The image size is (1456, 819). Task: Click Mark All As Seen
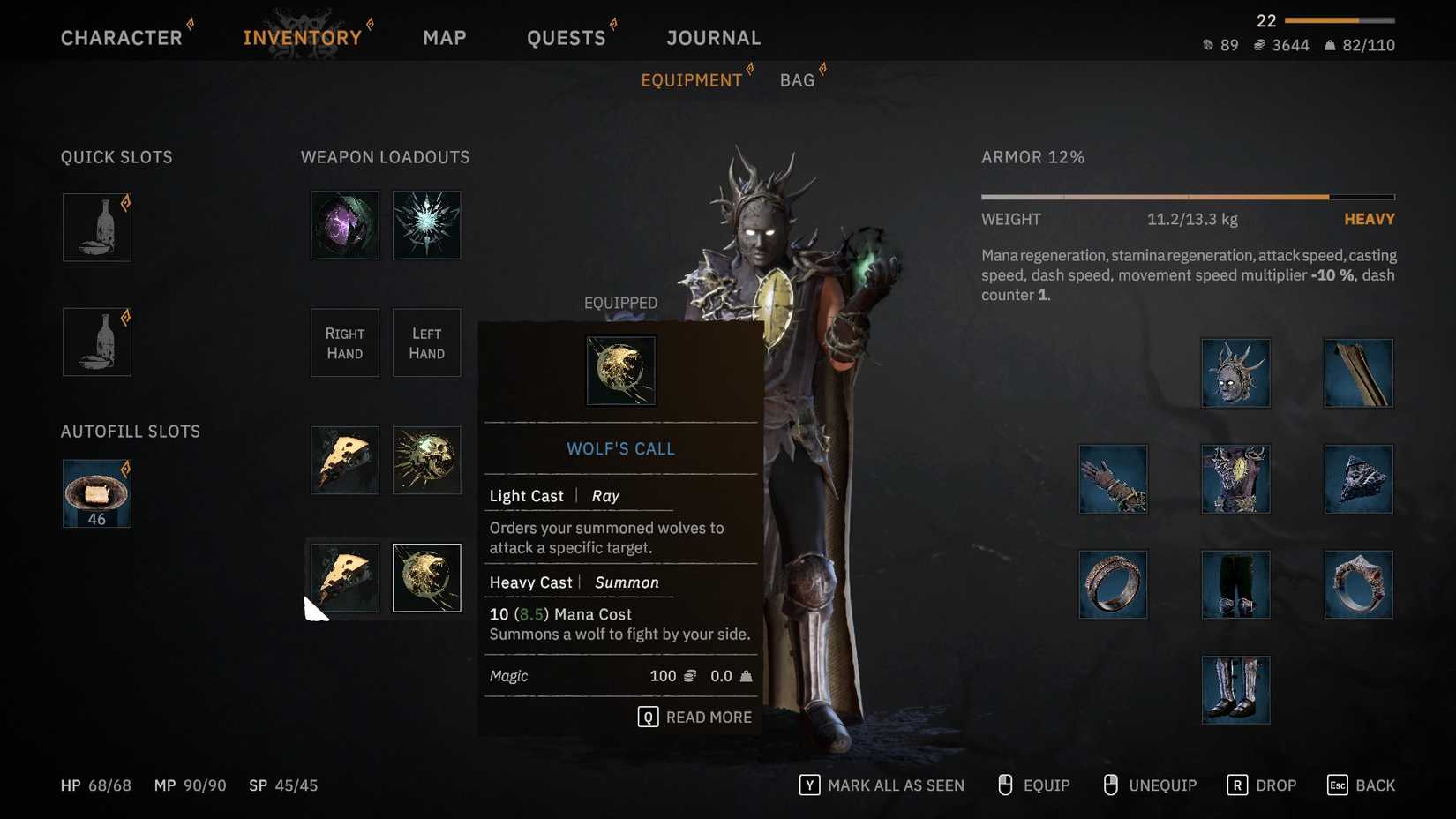tap(882, 785)
